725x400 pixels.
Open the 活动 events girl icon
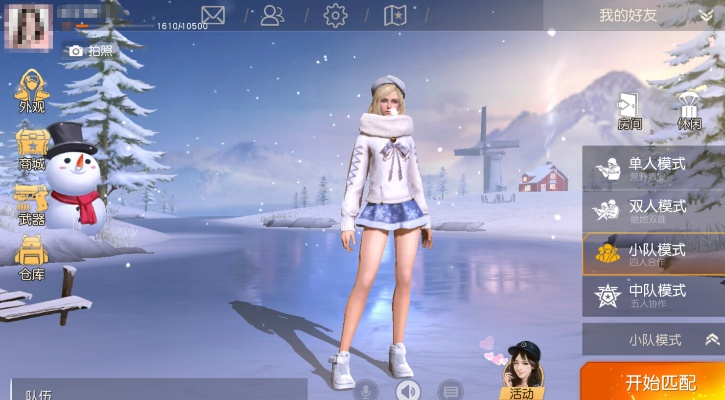point(521,372)
